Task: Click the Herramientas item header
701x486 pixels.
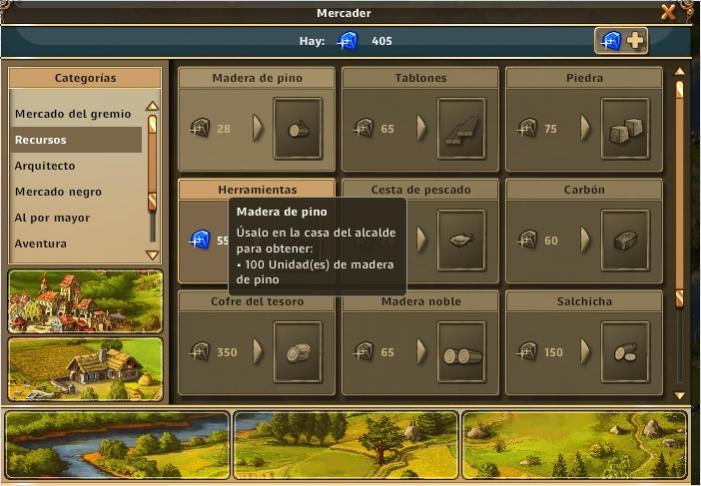Action: tap(257, 189)
